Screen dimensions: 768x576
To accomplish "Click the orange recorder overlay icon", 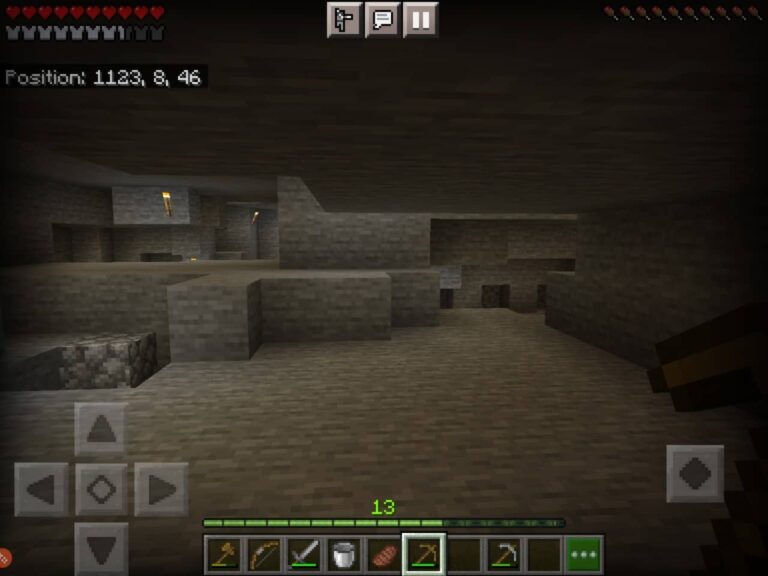I will pos(4,556).
